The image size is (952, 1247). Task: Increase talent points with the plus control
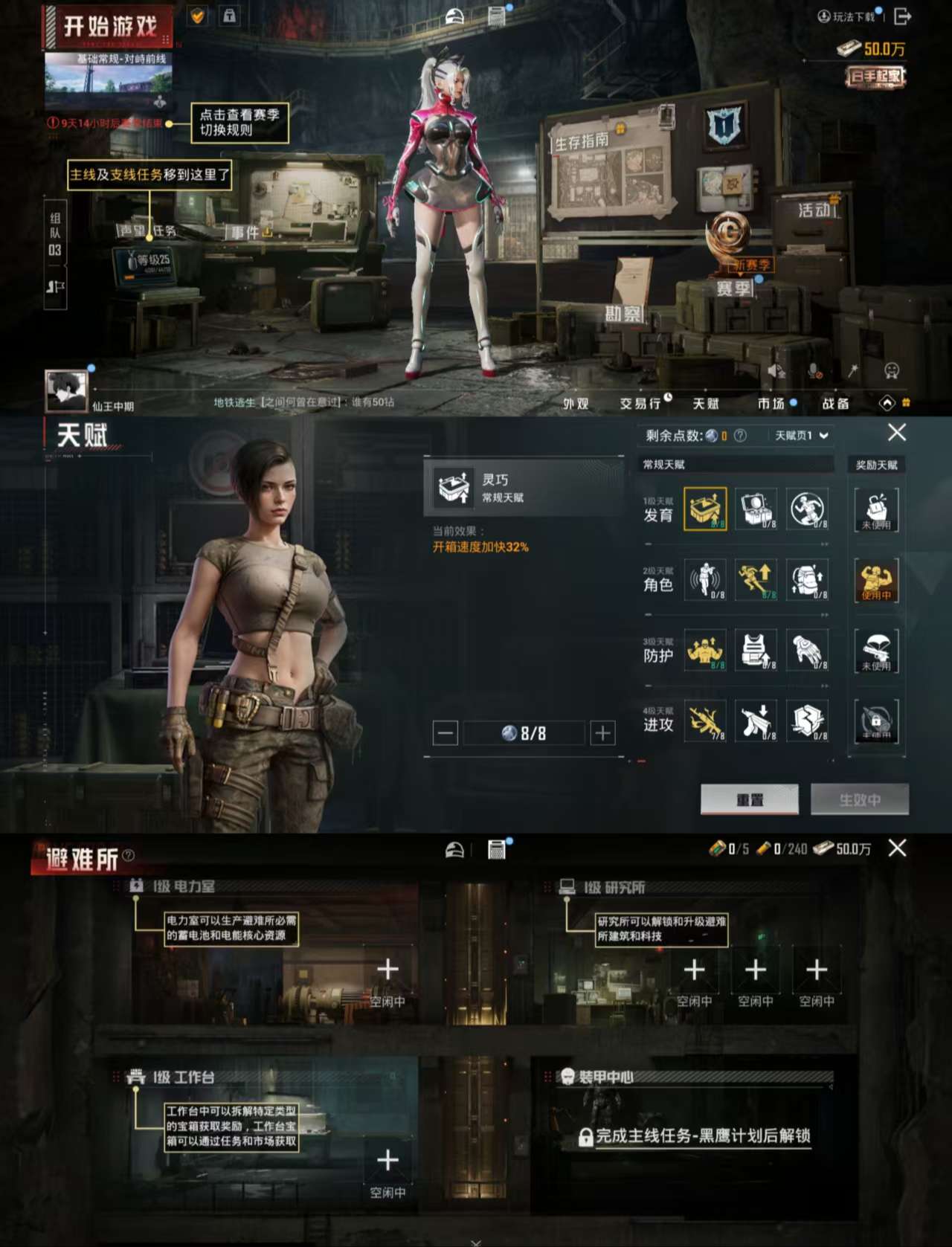click(x=602, y=732)
